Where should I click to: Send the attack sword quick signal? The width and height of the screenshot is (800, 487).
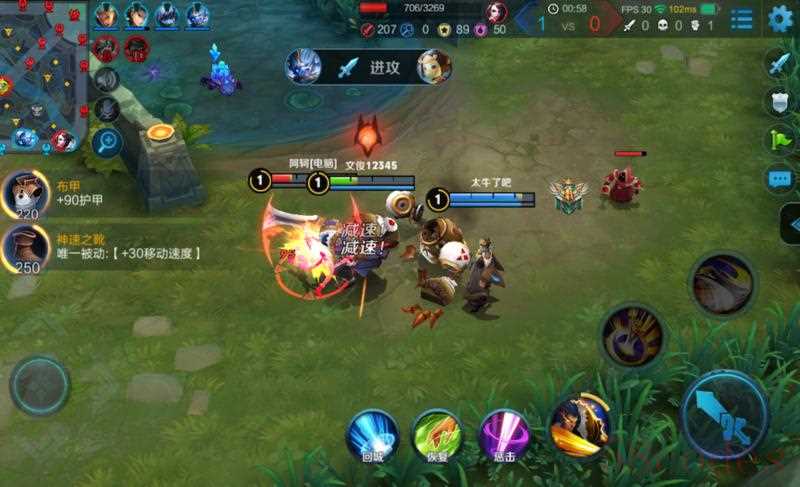[x=779, y=63]
